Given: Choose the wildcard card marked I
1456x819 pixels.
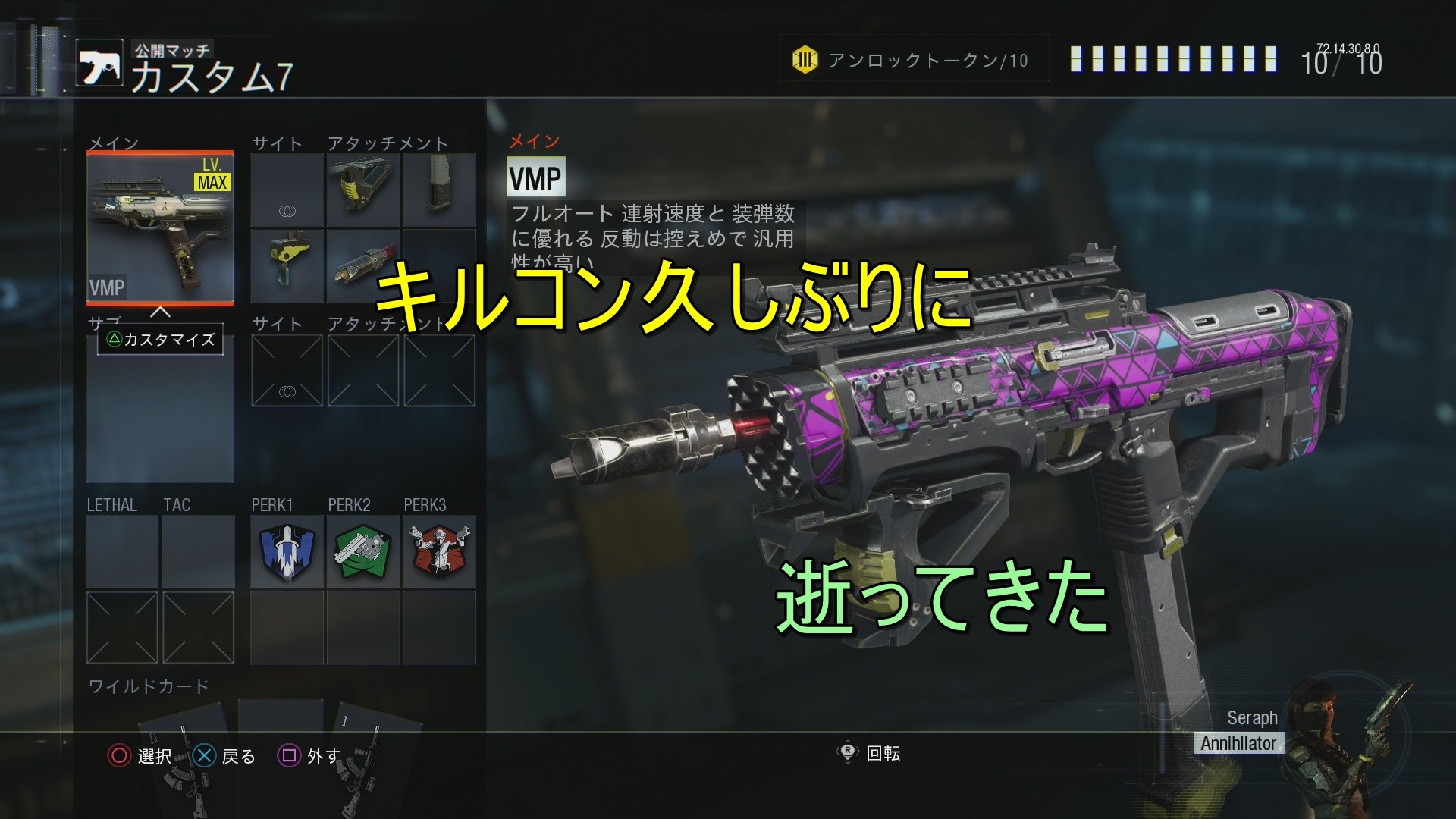Looking at the screenshot, I should [x=362, y=747].
